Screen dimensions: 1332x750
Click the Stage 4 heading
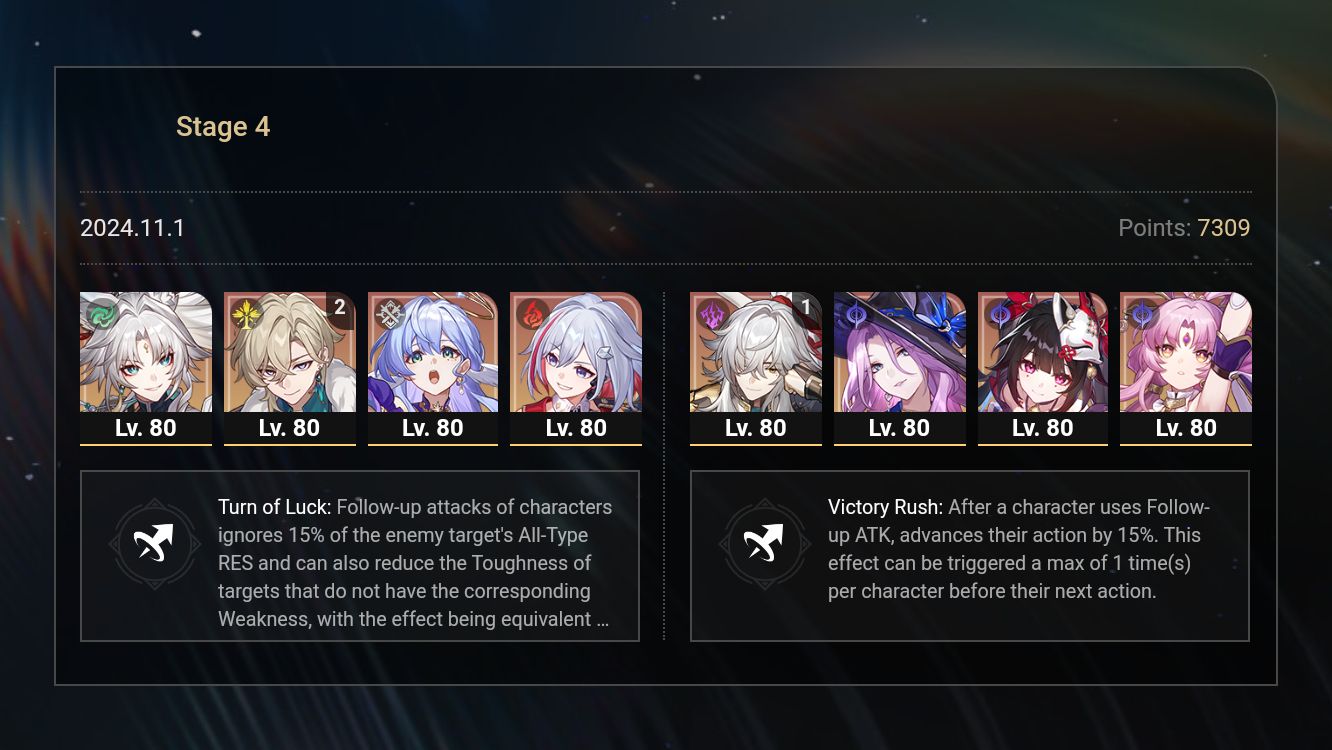(x=222, y=126)
